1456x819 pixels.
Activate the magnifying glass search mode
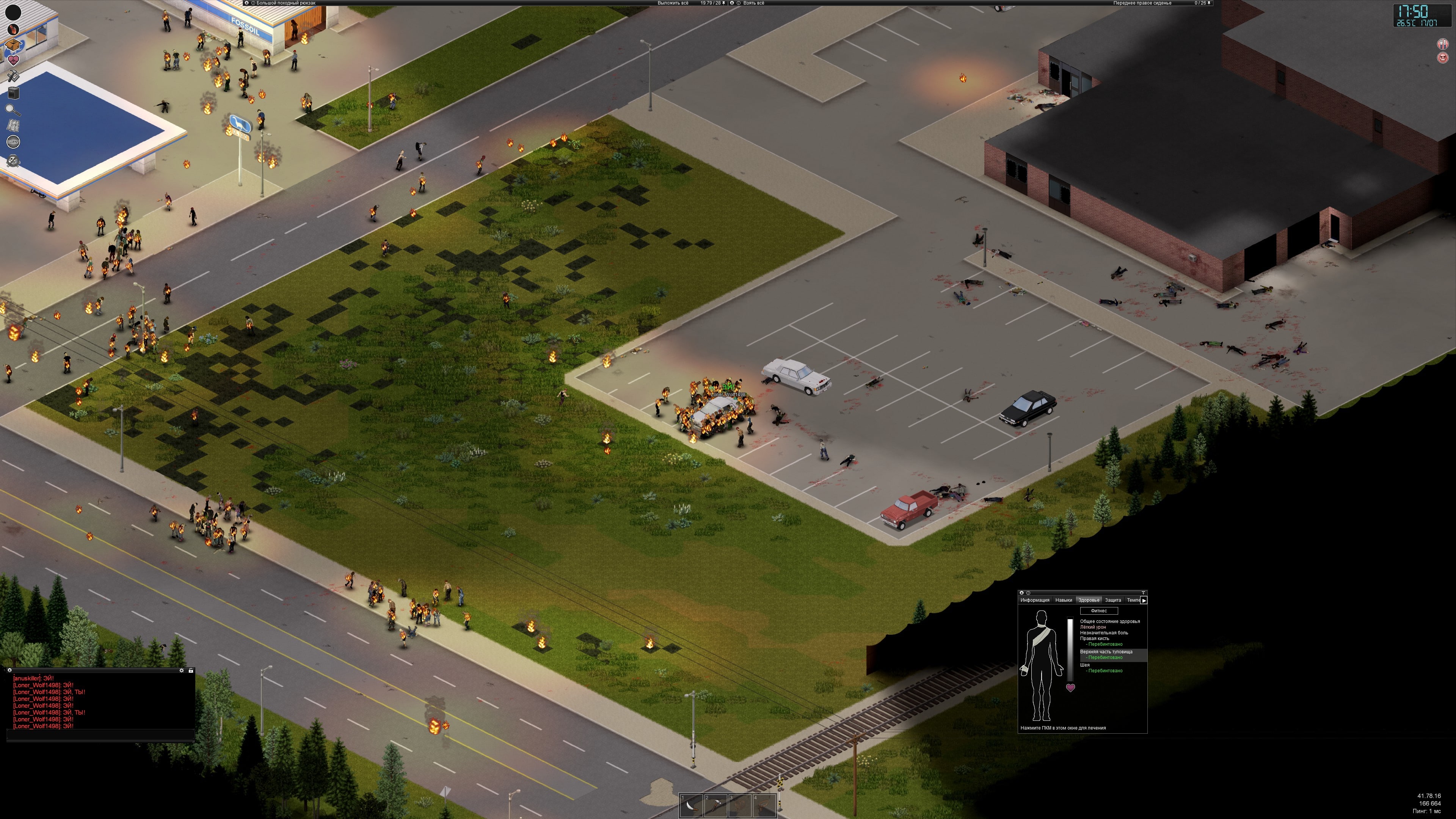(13, 109)
